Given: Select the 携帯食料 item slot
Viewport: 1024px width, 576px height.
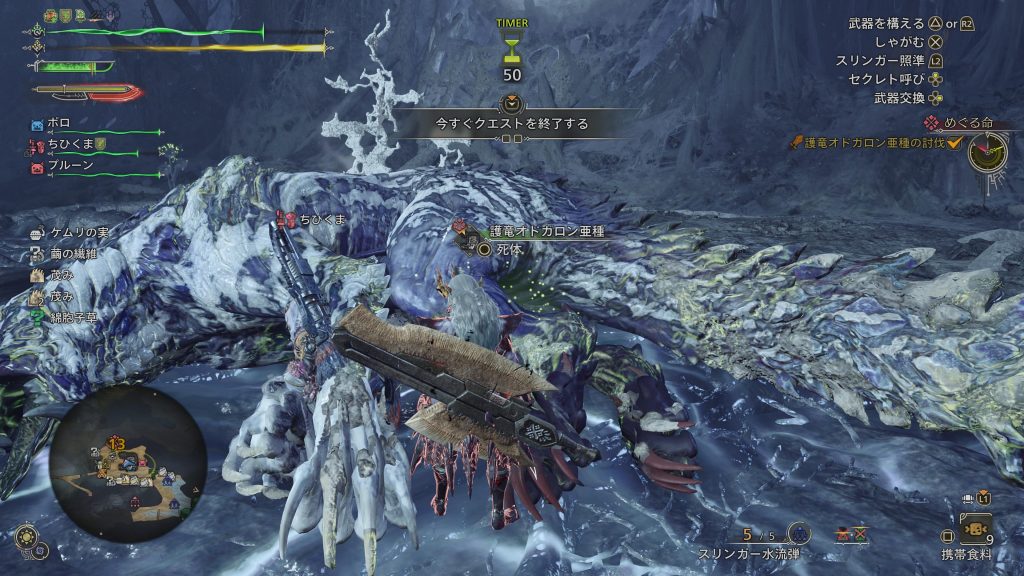Looking at the screenshot, I should (974, 527).
